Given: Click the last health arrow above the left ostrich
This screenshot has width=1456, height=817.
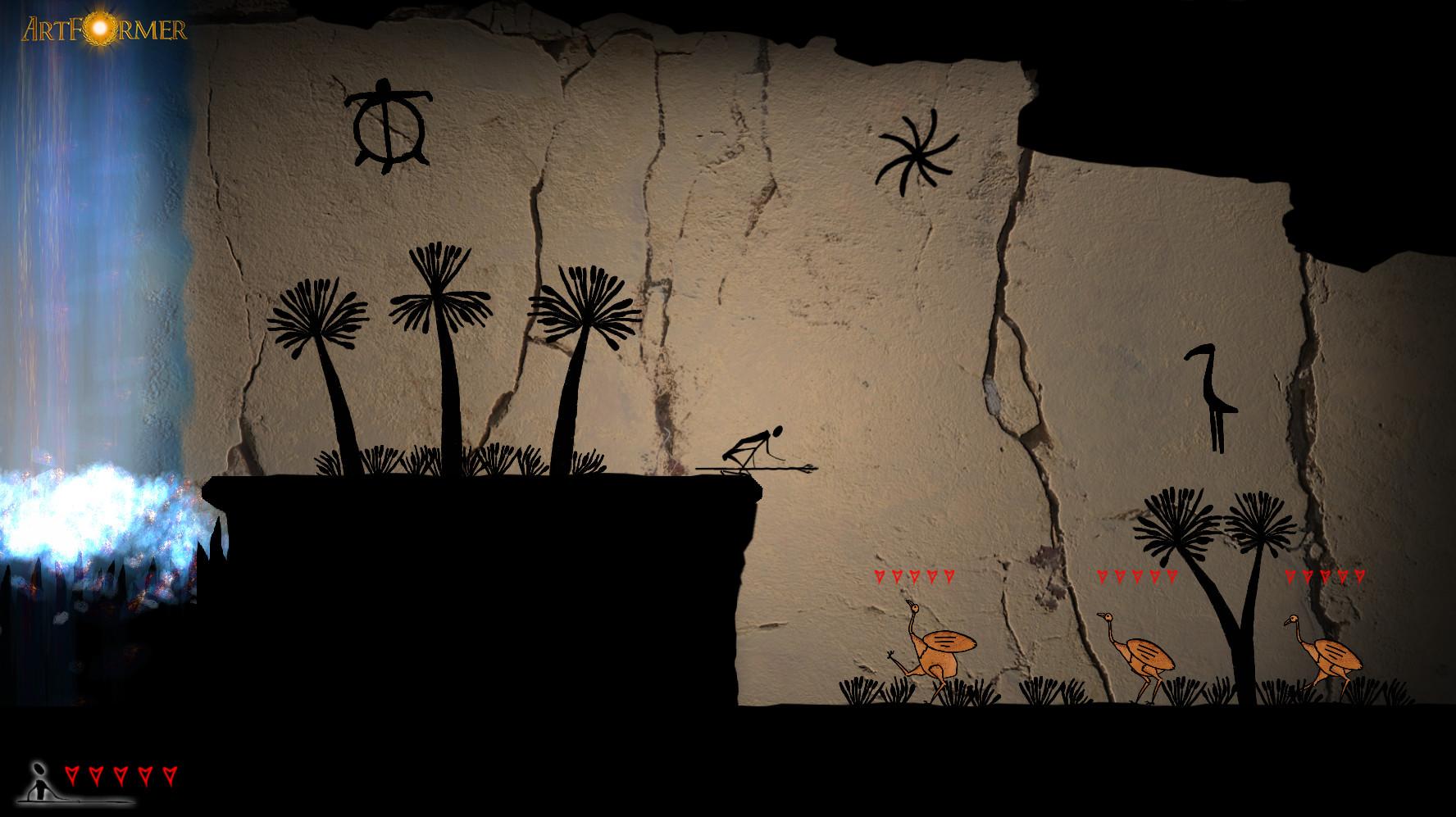Looking at the screenshot, I should [x=947, y=576].
